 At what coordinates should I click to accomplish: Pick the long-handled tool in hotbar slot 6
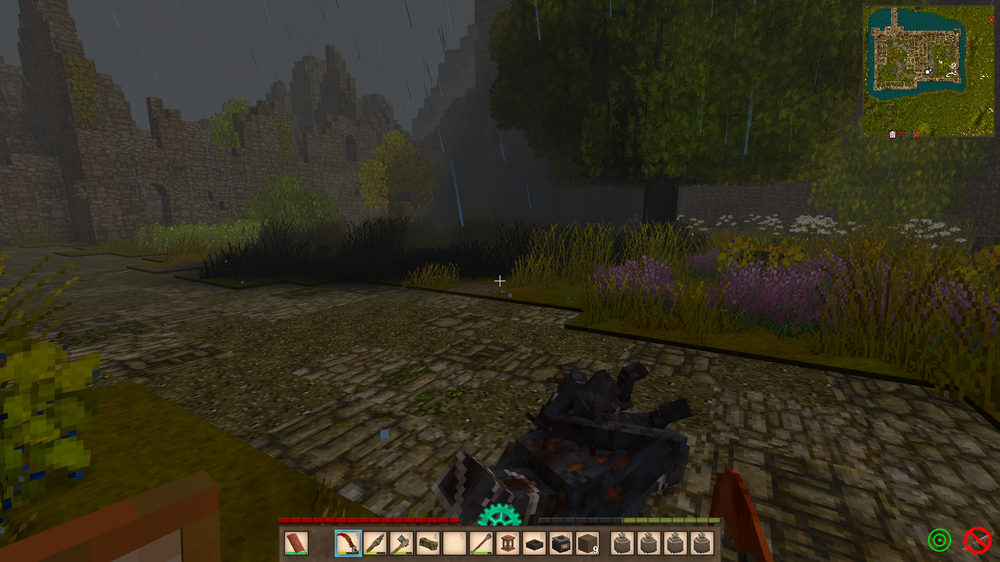coord(481,544)
